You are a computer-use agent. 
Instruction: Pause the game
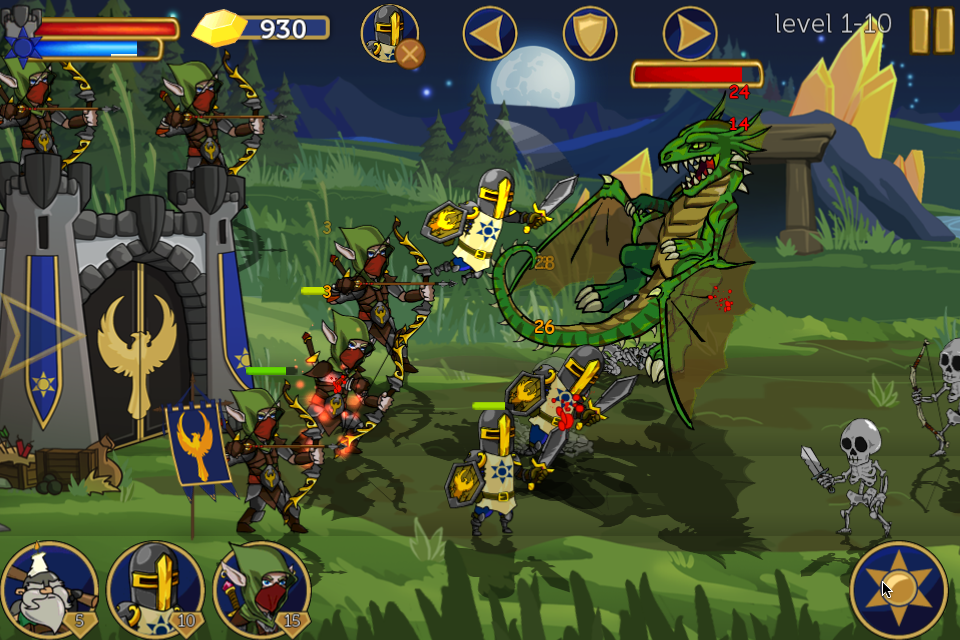[931, 30]
